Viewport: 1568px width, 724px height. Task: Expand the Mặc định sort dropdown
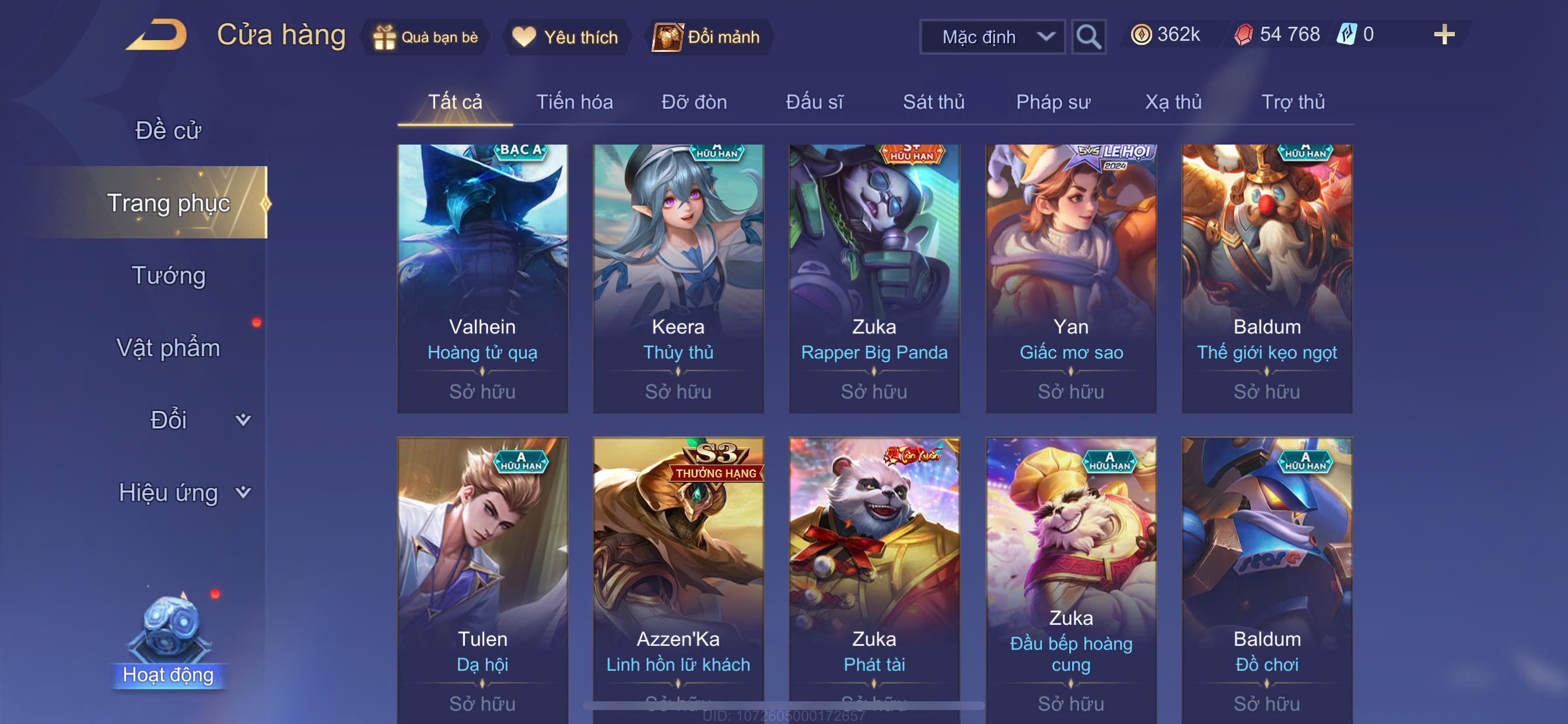(x=992, y=37)
